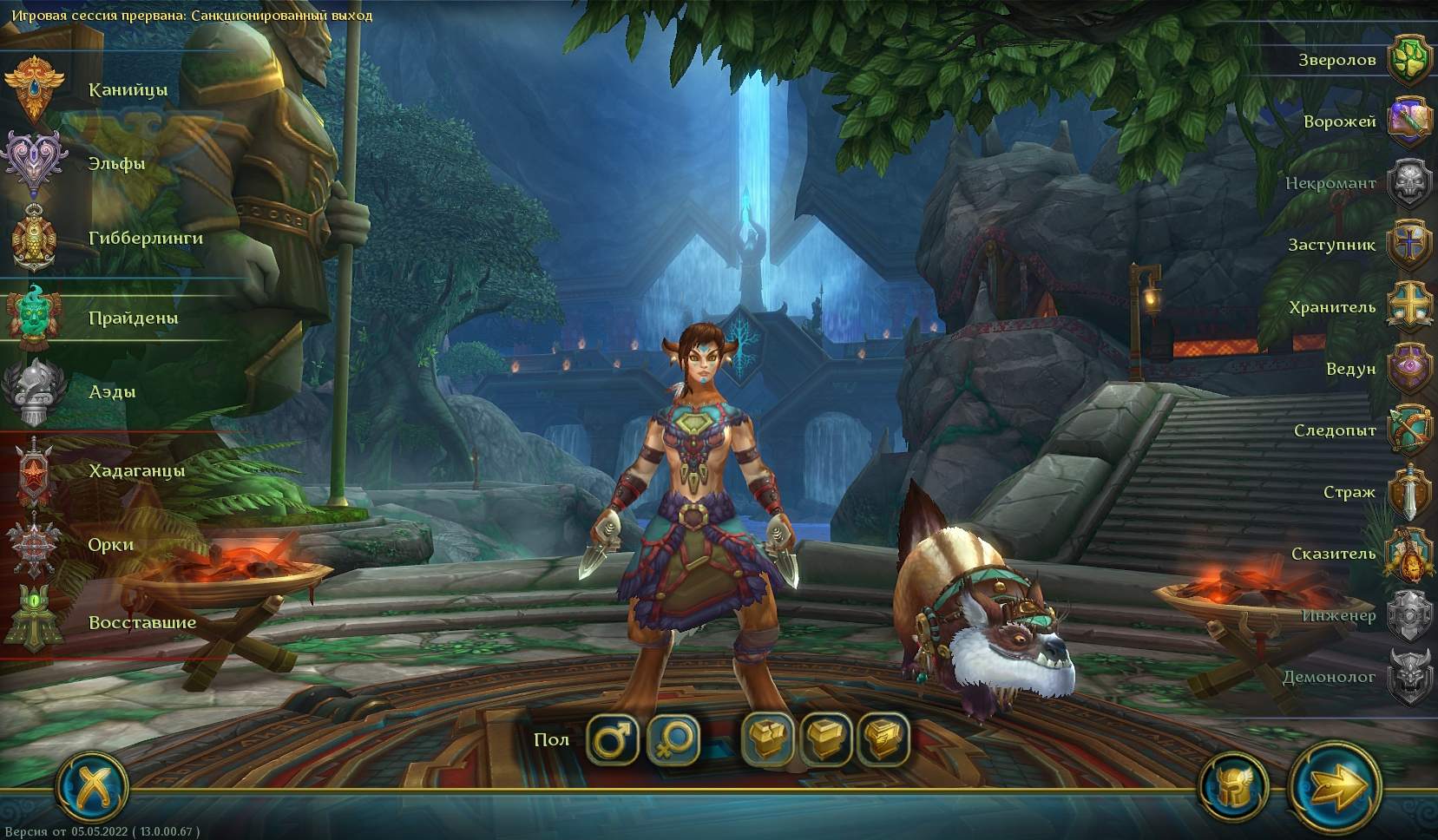This screenshot has height=840, width=1438.
Task: Proceed with the golden arrow button
Action: tap(1334, 788)
